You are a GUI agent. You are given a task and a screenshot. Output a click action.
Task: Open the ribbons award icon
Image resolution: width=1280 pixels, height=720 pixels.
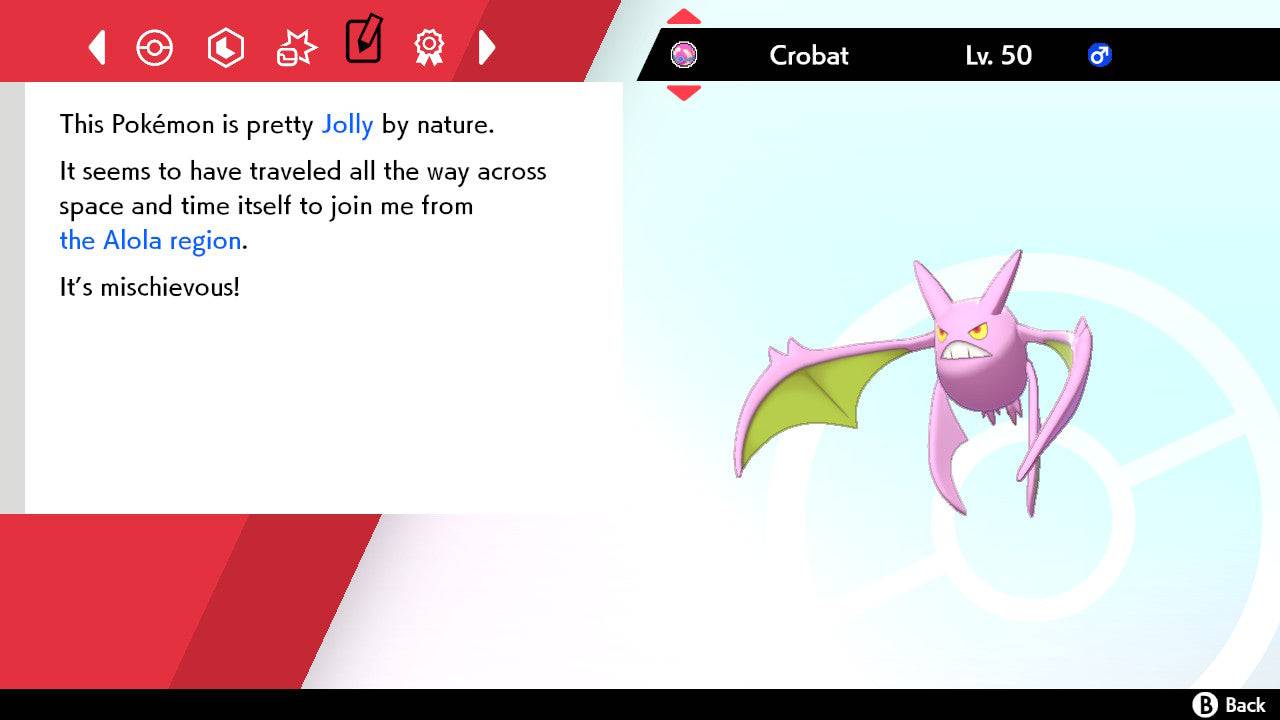point(429,47)
